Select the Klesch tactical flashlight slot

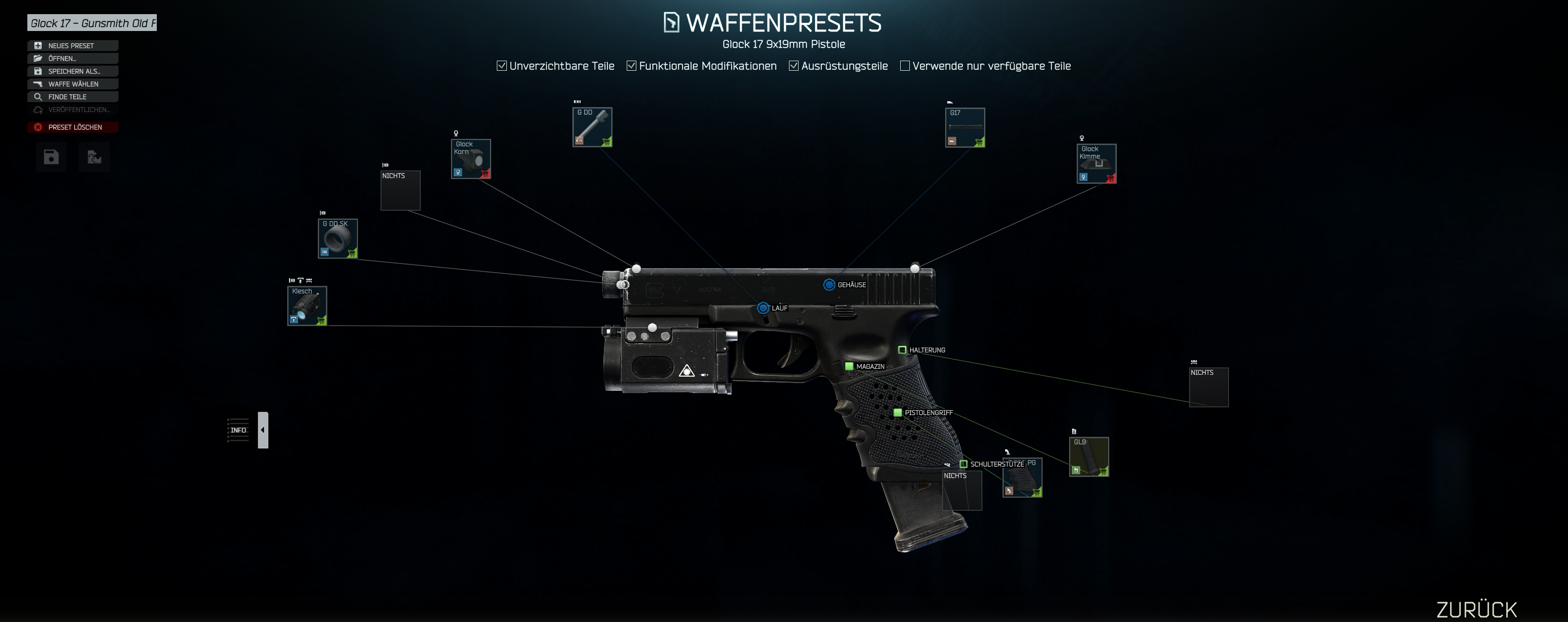pyautogui.click(x=307, y=306)
